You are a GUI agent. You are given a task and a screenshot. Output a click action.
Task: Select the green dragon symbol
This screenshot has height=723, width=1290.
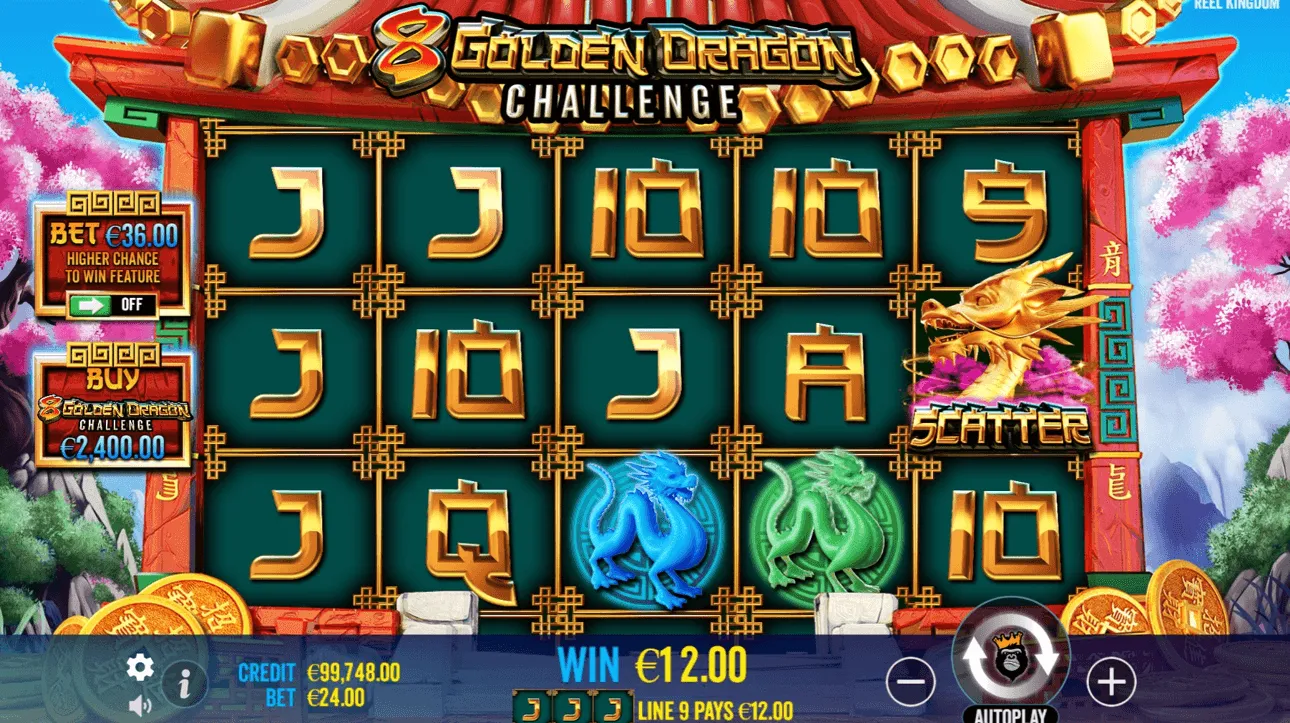click(x=825, y=525)
